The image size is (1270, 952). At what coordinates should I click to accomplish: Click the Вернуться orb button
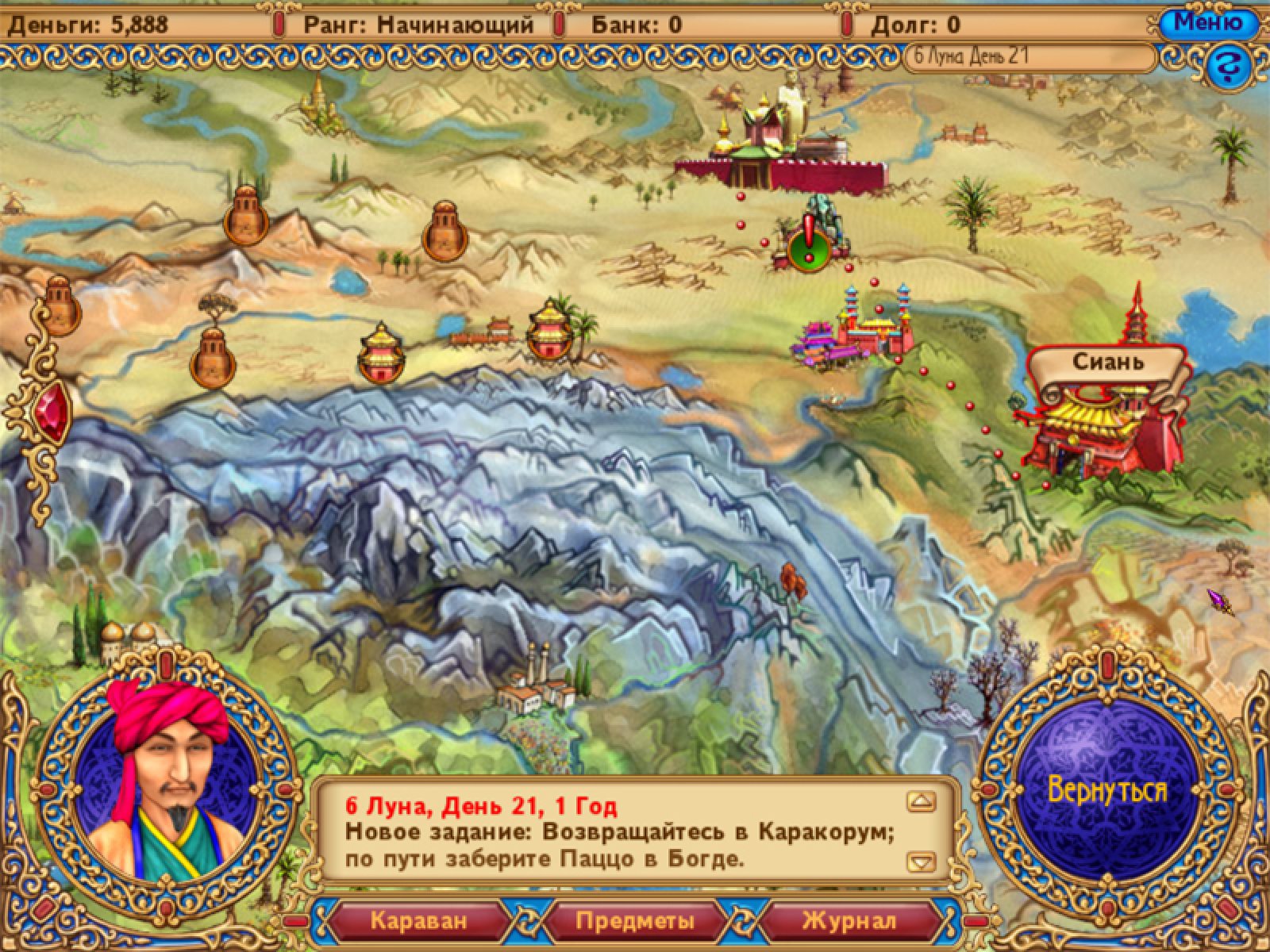coord(1107,790)
